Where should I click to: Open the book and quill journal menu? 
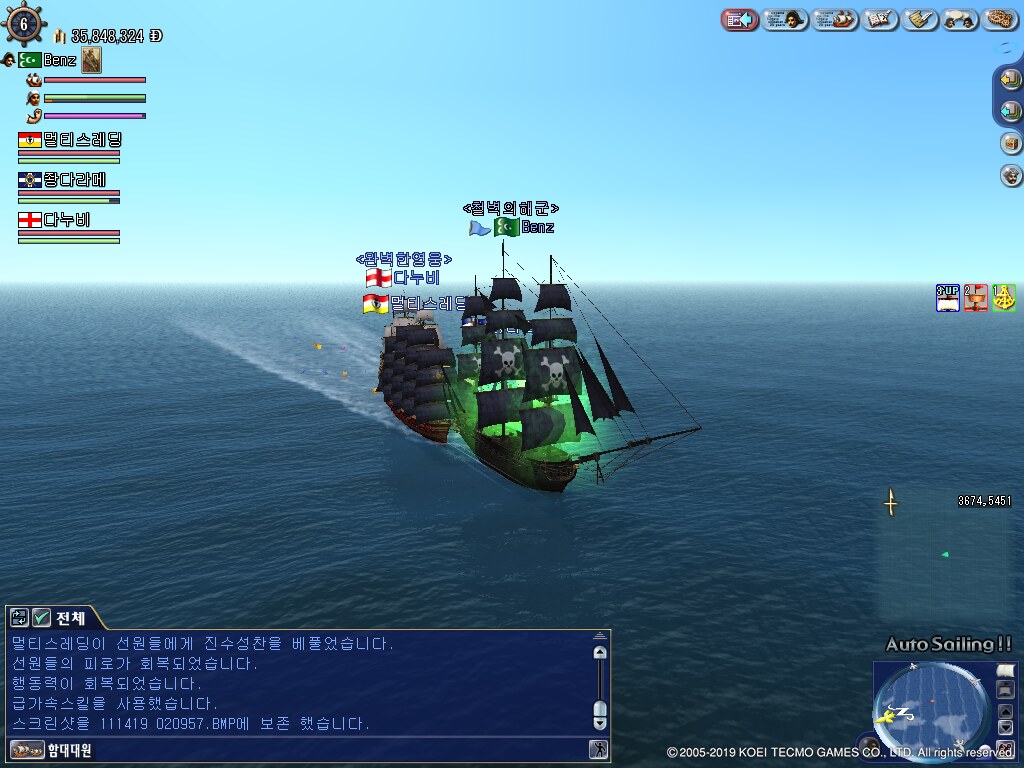pyautogui.click(x=880, y=19)
